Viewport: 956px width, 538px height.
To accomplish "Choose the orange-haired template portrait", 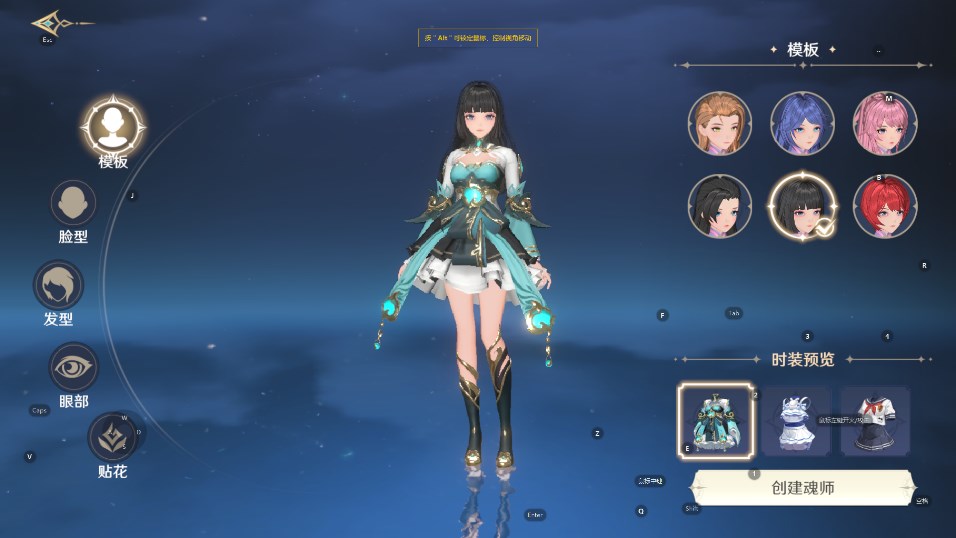I will [719, 123].
